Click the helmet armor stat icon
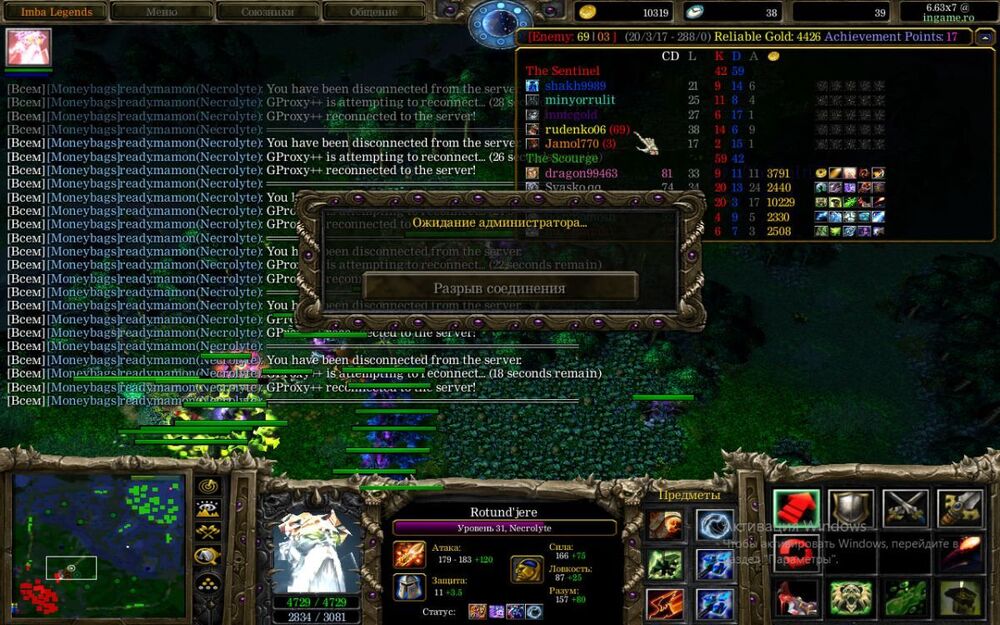Viewport: 1000px width, 625px height. [409, 586]
